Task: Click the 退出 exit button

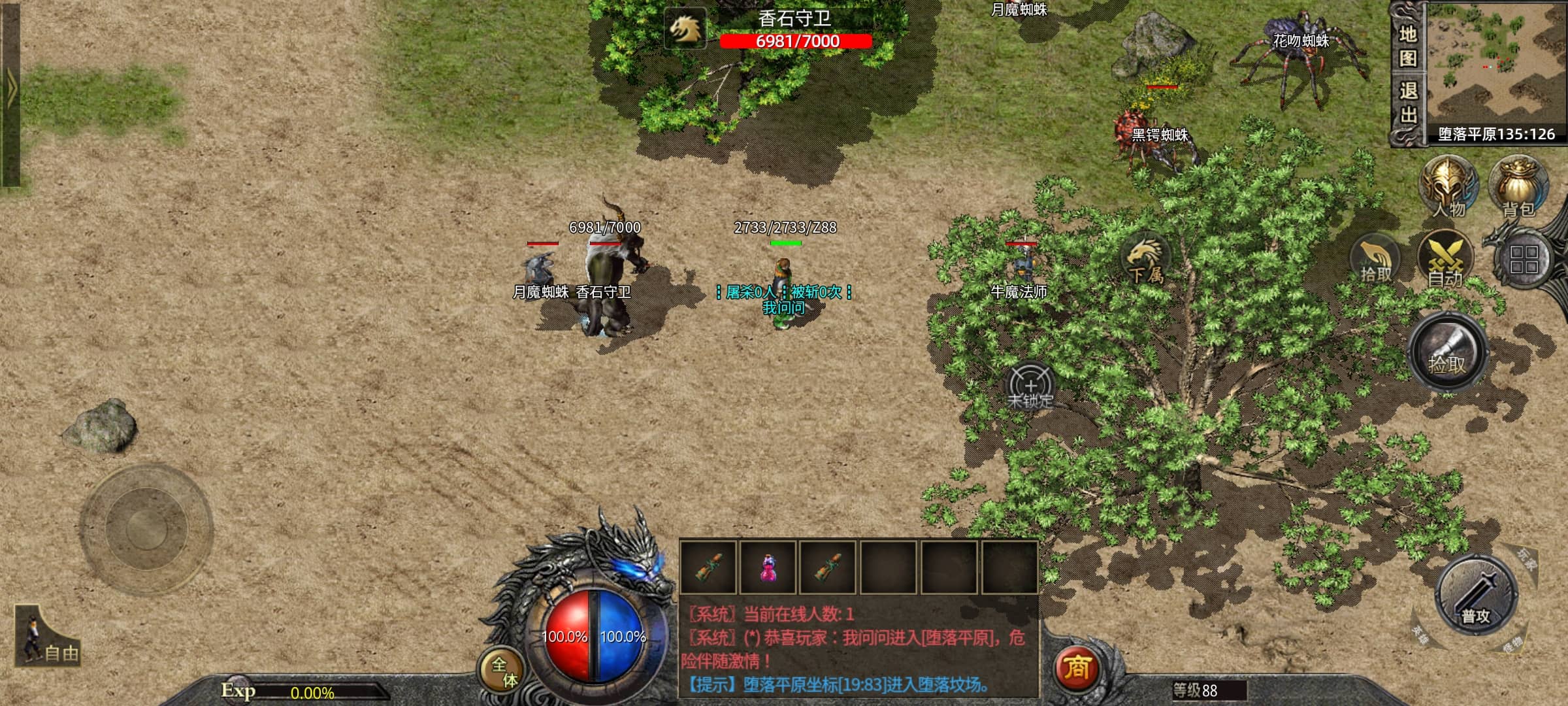Action: [x=1407, y=103]
